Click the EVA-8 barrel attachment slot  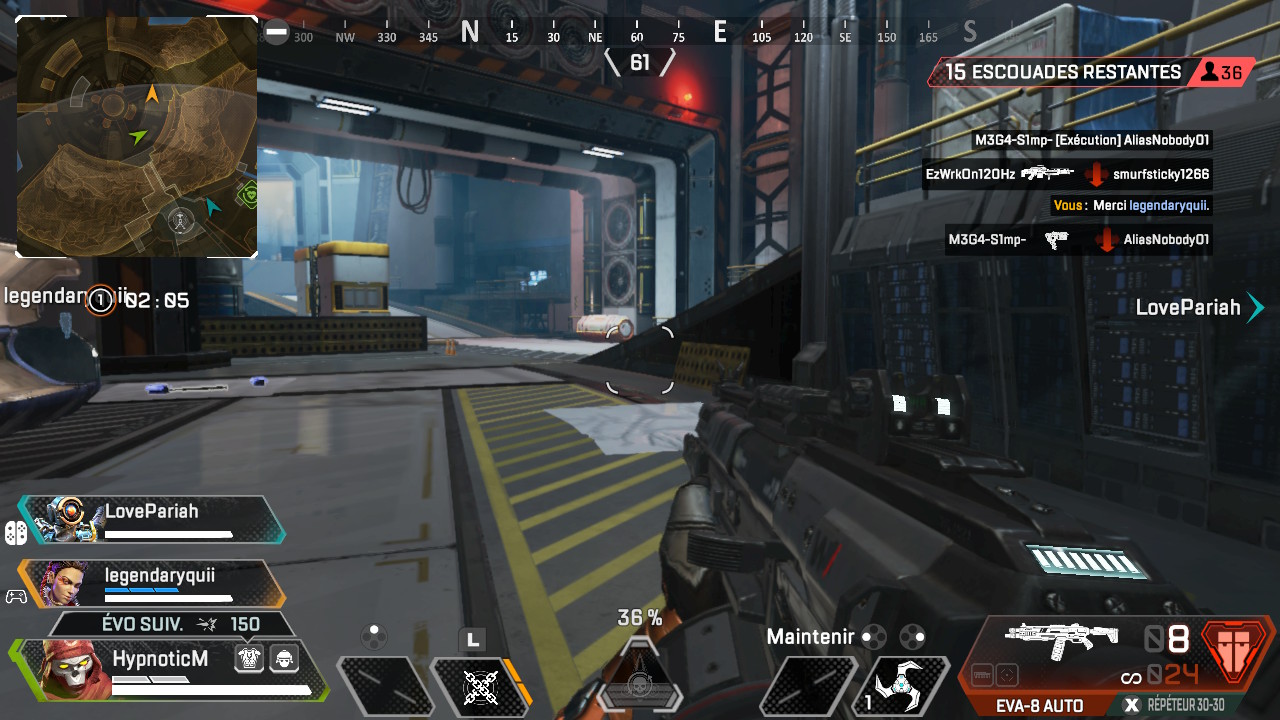point(982,674)
